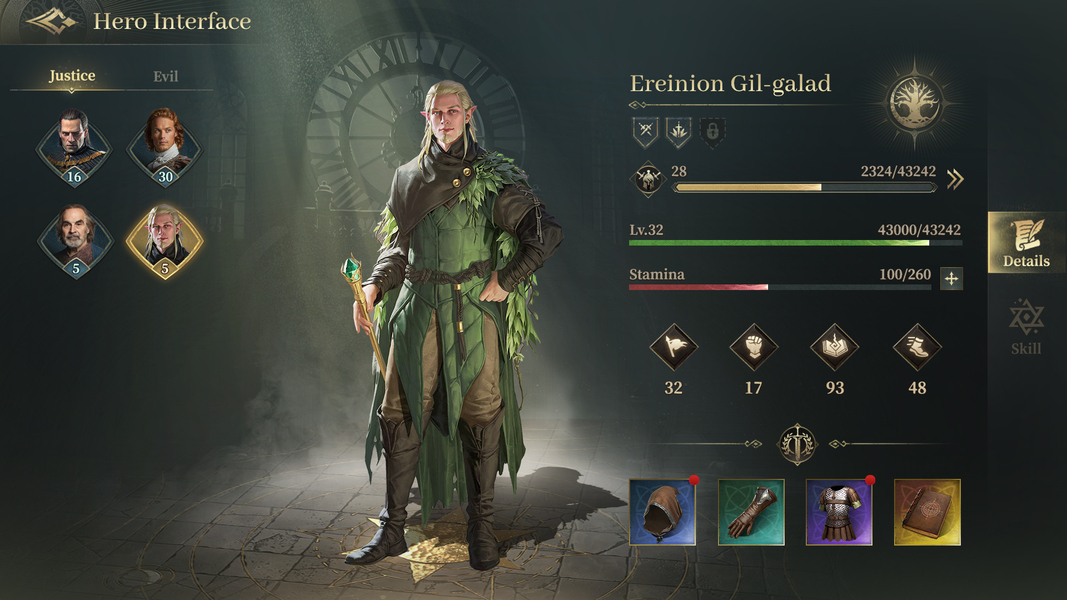Click the sword emblem above equipment slots
Image resolution: width=1067 pixels, height=600 pixels.
coord(797,445)
